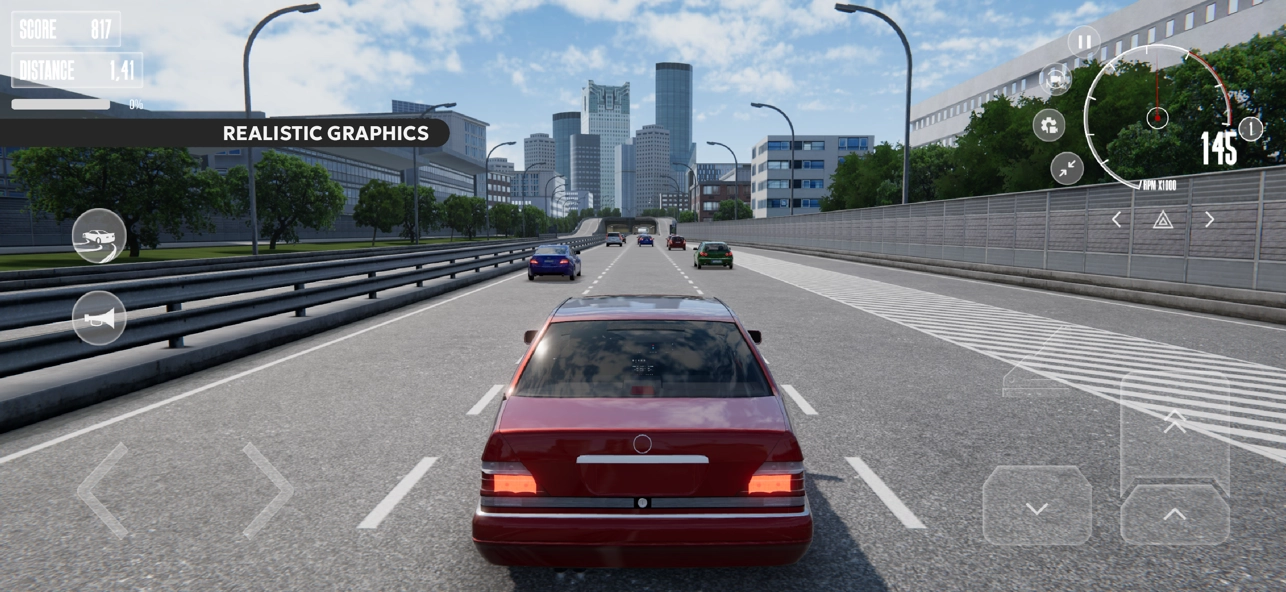
Task: Tap the inward arrows resize icon
Action: pyautogui.click(x=1067, y=168)
